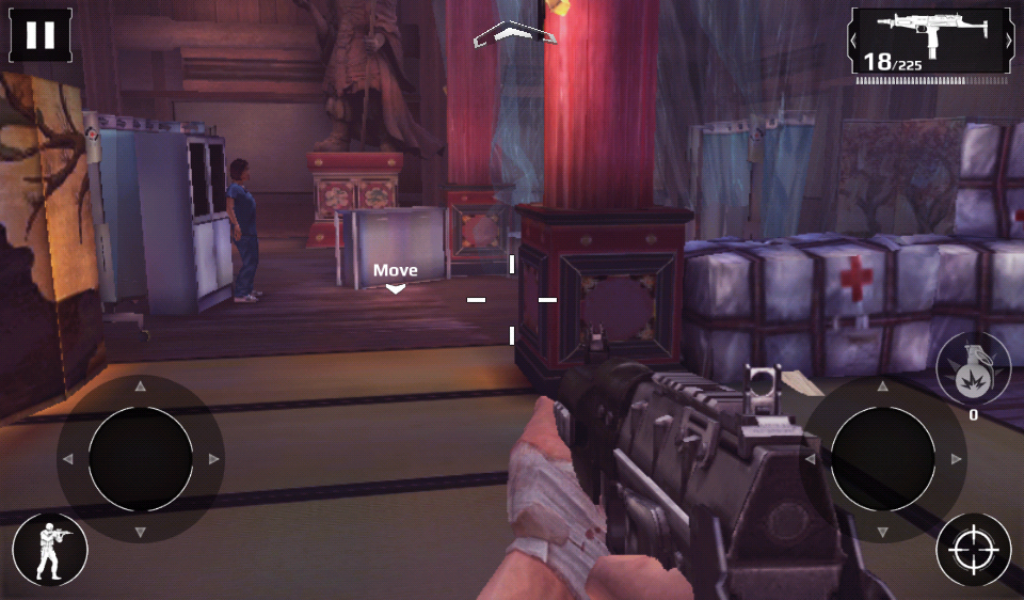Pause the game
Image resolution: width=1024 pixels, height=600 pixels.
(40, 35)
